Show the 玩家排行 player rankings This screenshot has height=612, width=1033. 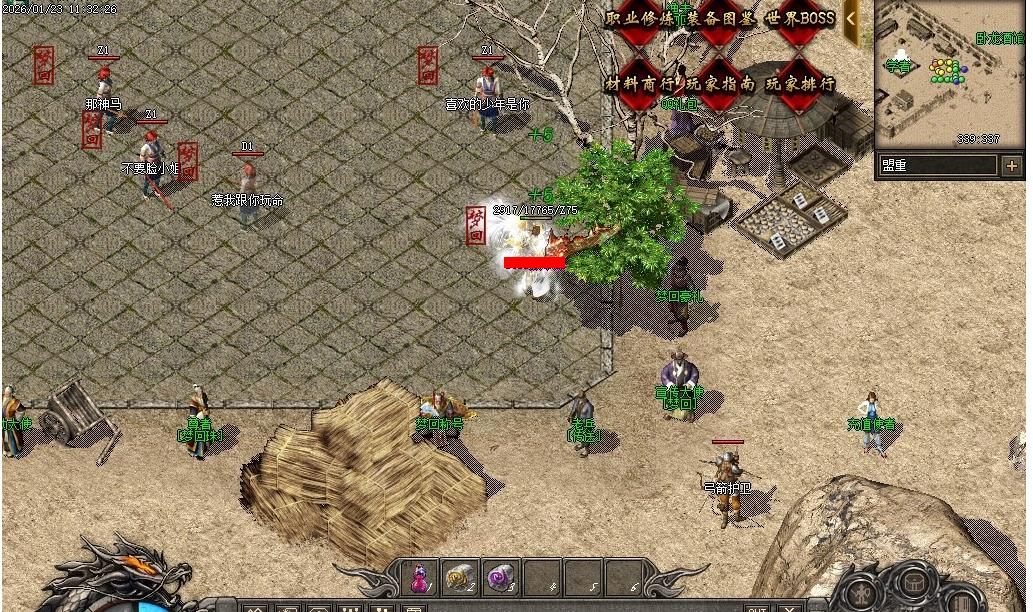[x=800, y=84]
